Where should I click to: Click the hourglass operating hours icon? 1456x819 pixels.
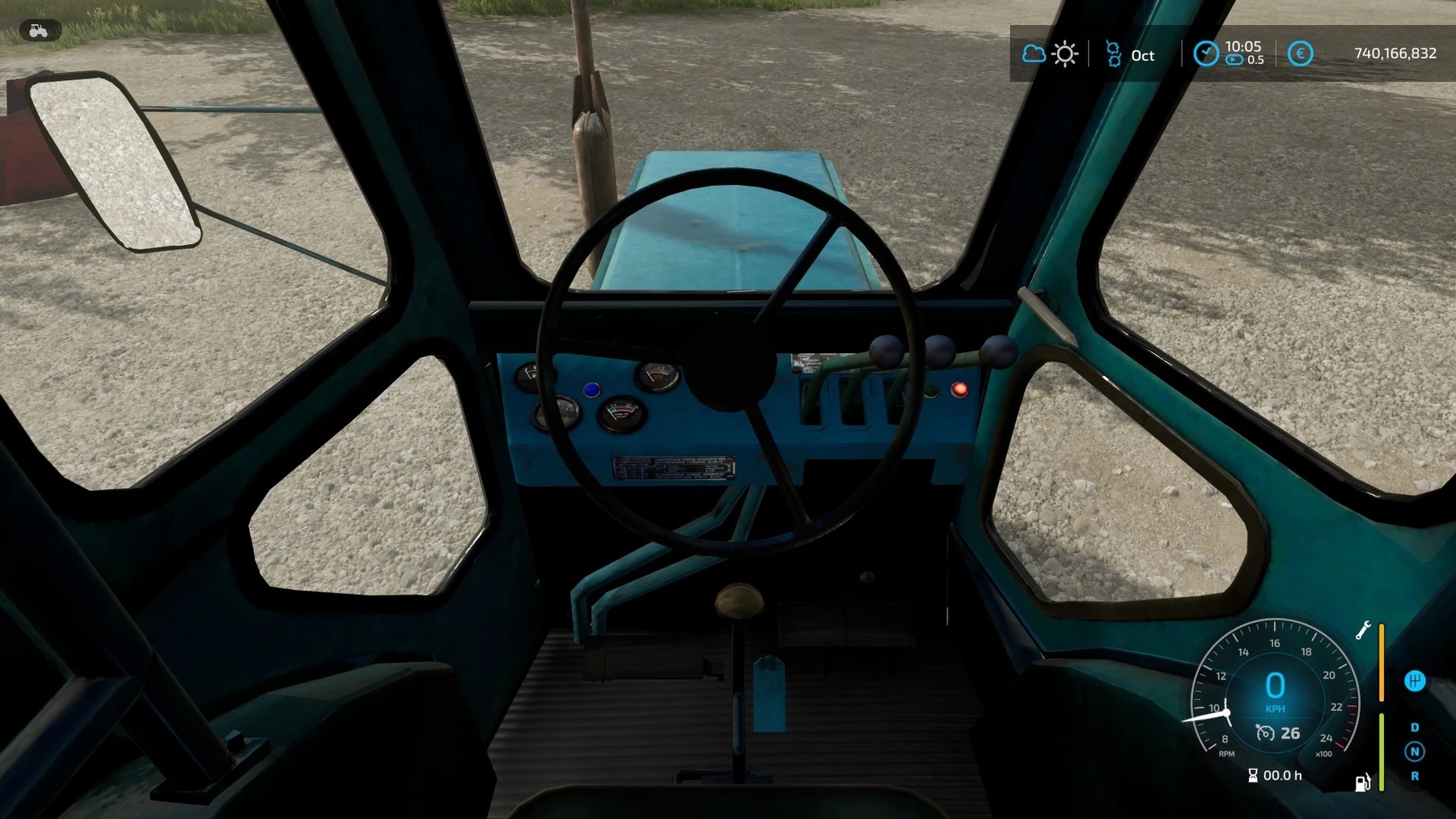(x=1253, y=776)
